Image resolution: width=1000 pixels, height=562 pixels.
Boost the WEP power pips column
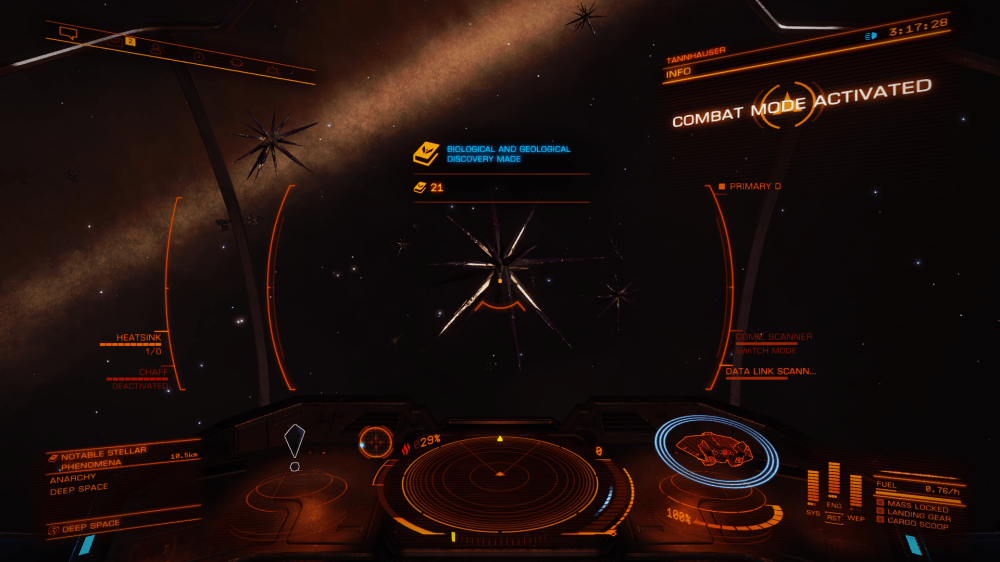(856, 490)
